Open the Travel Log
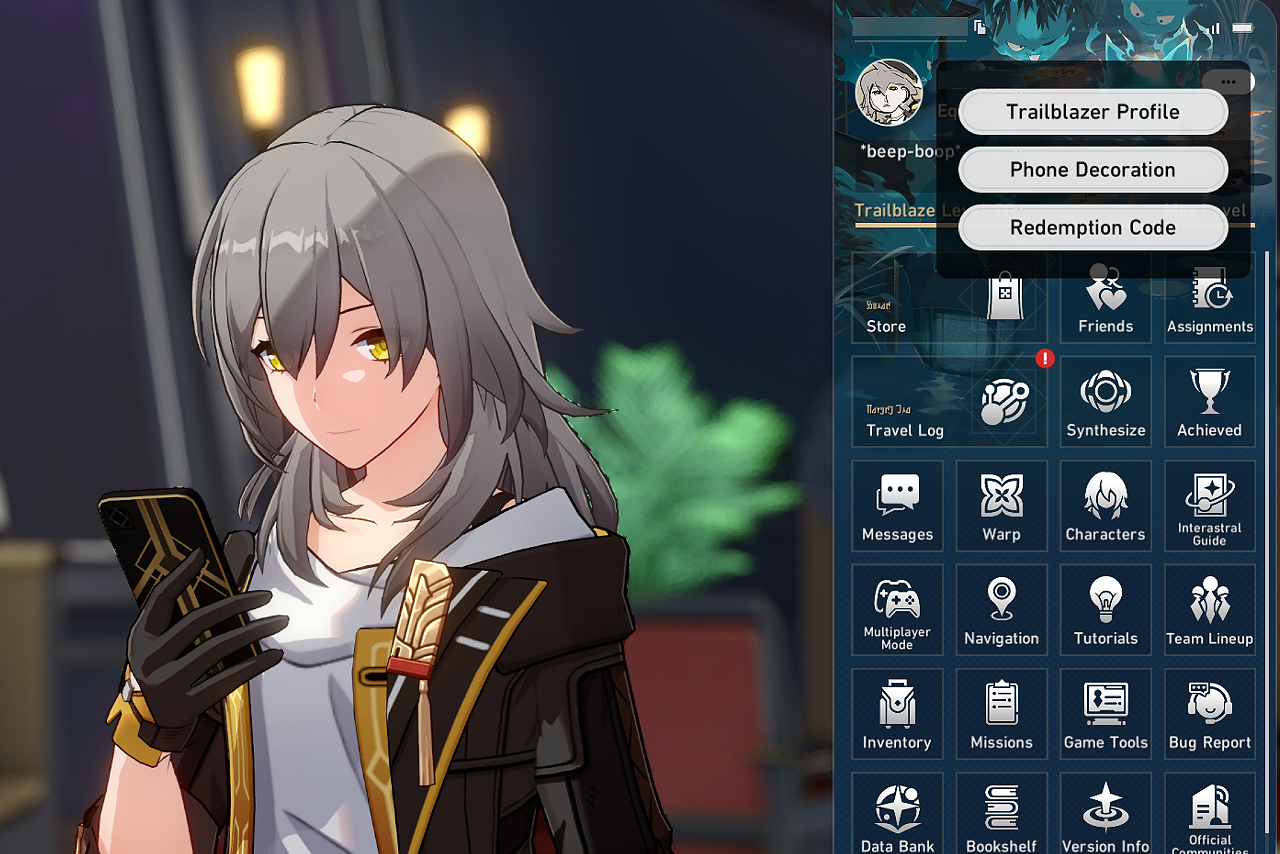1280x854 pixels. click(948, 402)
